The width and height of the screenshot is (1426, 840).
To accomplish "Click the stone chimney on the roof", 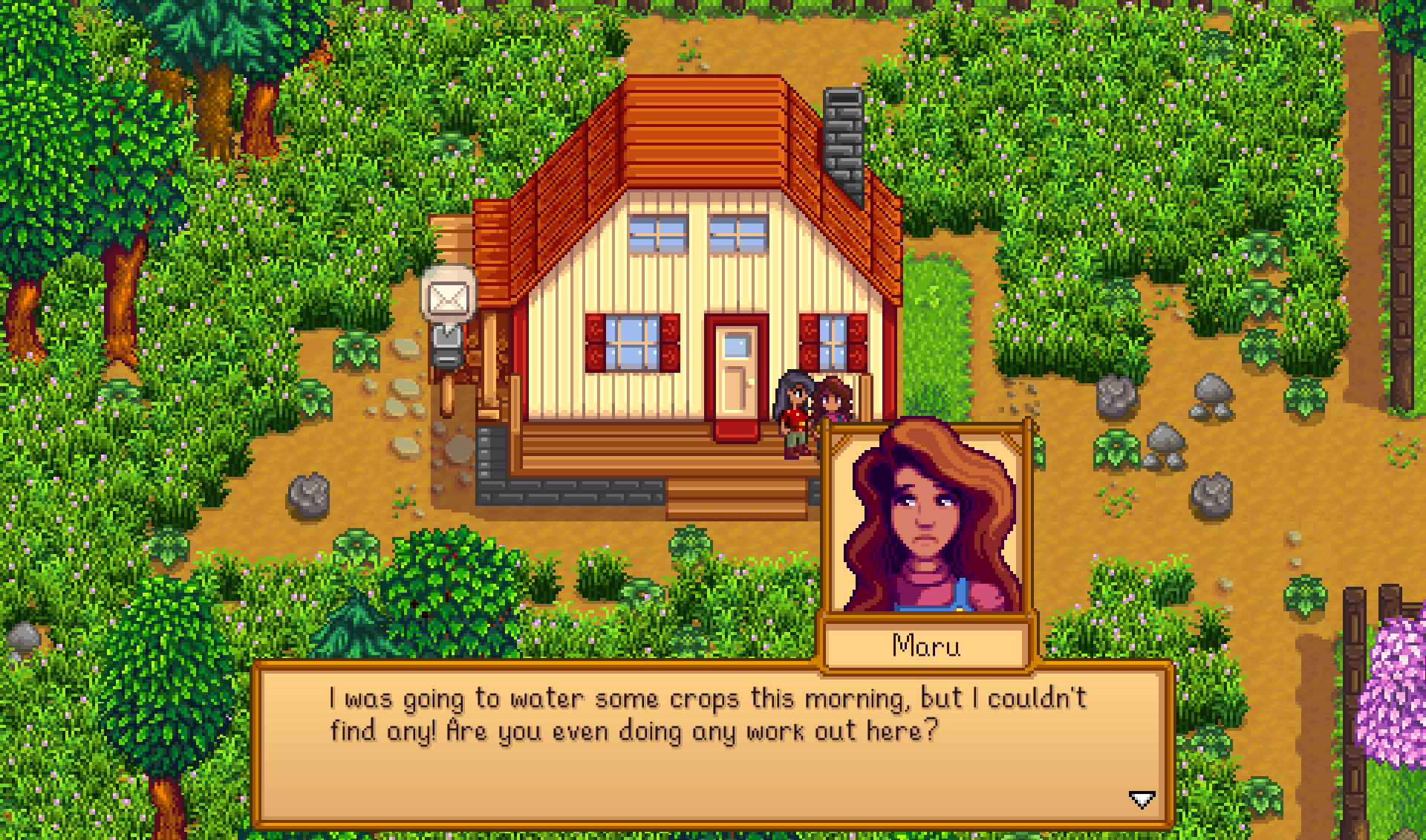I will click(x=841, y=134).
